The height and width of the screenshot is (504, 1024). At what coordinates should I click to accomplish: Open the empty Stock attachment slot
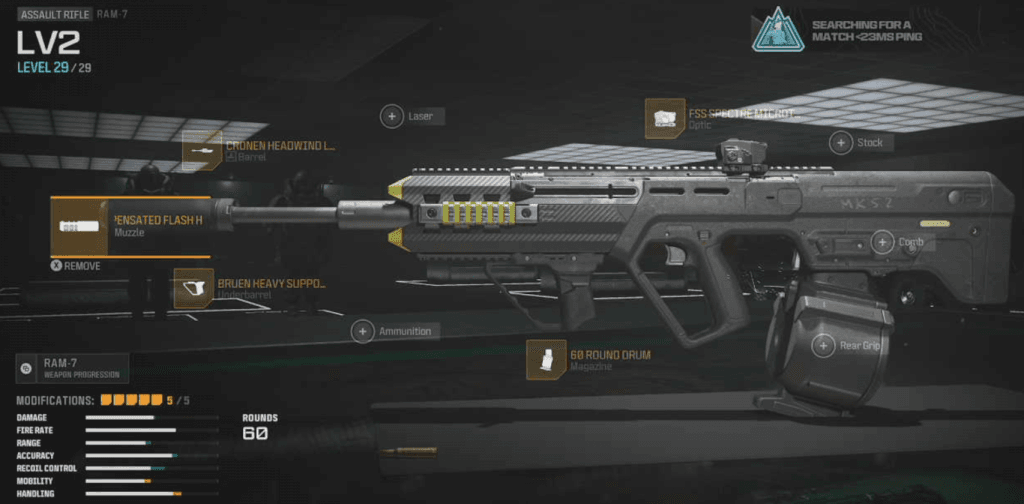tap(842, 143)
